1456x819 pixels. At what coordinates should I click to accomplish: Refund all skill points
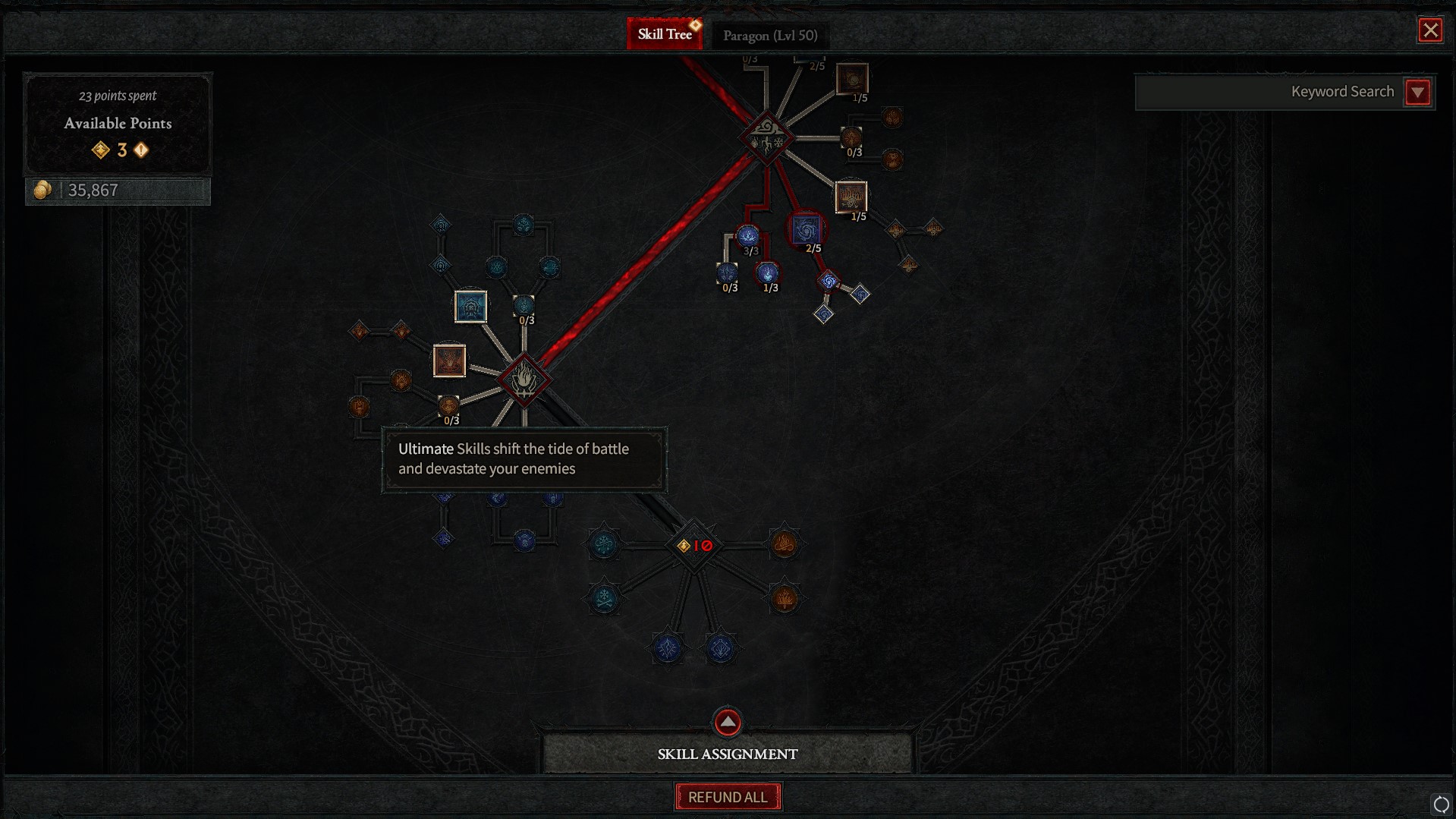(727, 797)
